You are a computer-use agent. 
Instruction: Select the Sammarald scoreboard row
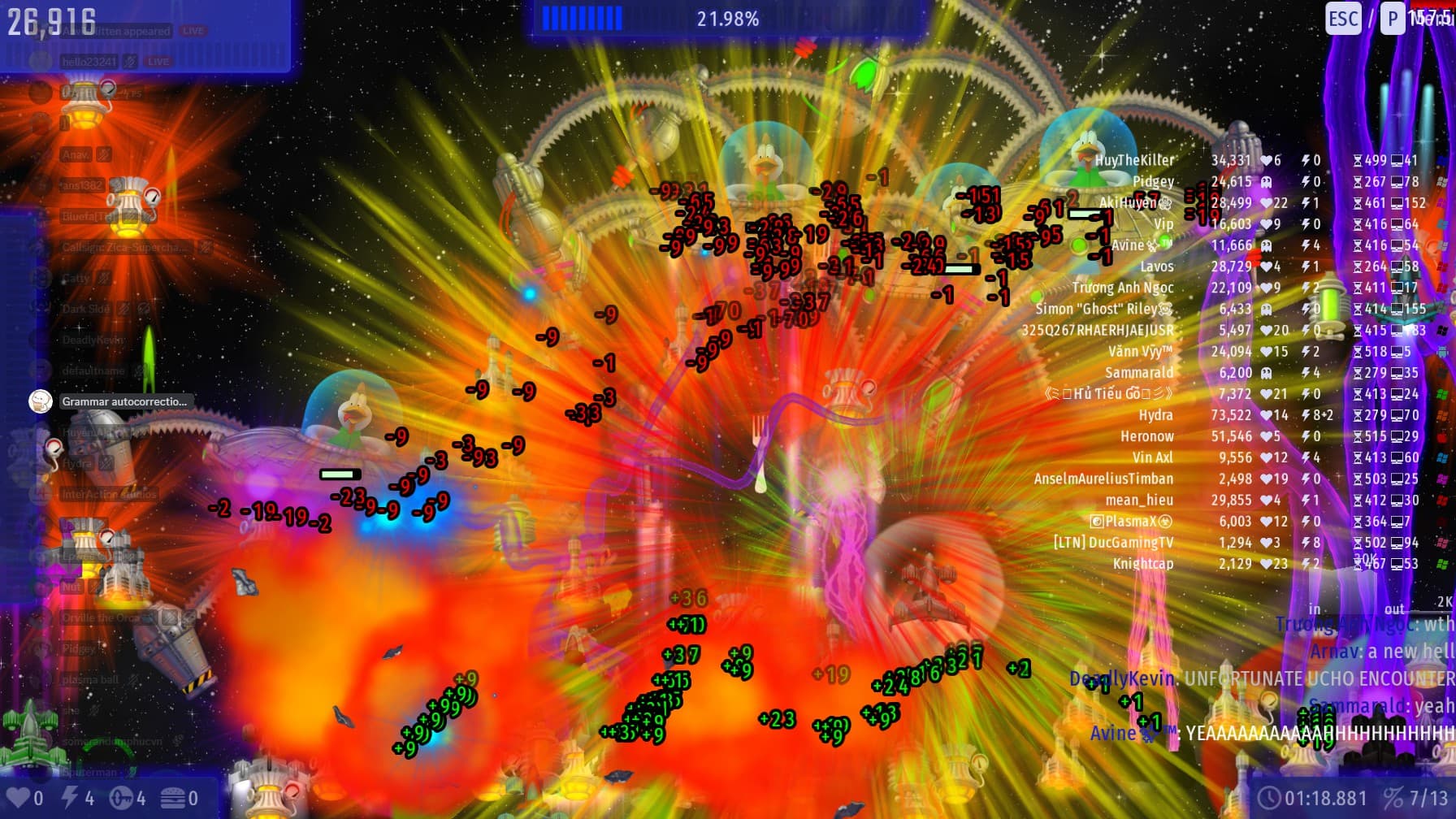point(1138,373)
